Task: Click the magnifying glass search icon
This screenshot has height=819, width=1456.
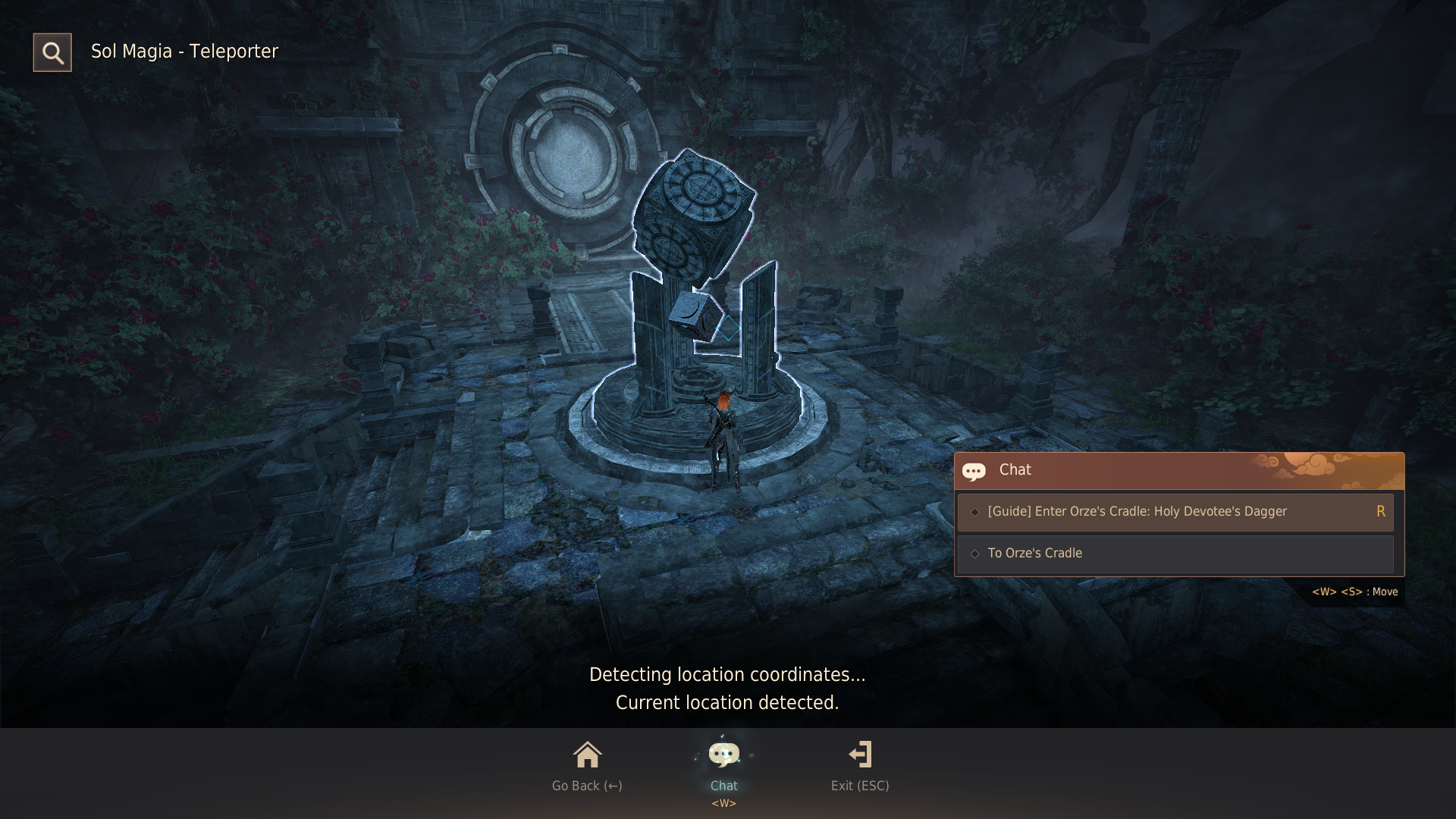Action: (x=52, y=52)
